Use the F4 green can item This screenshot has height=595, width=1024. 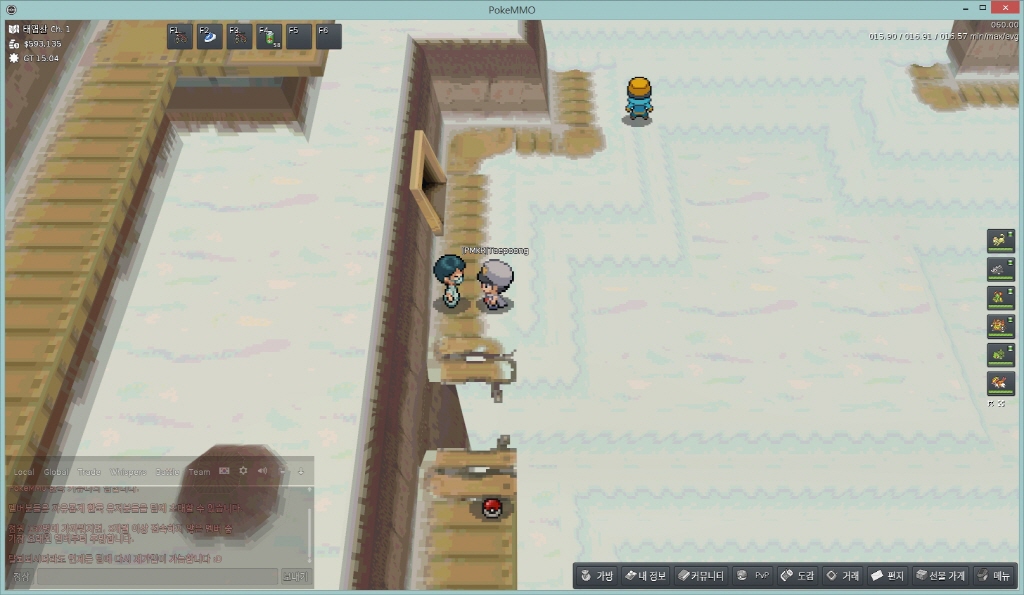(269, 37)
